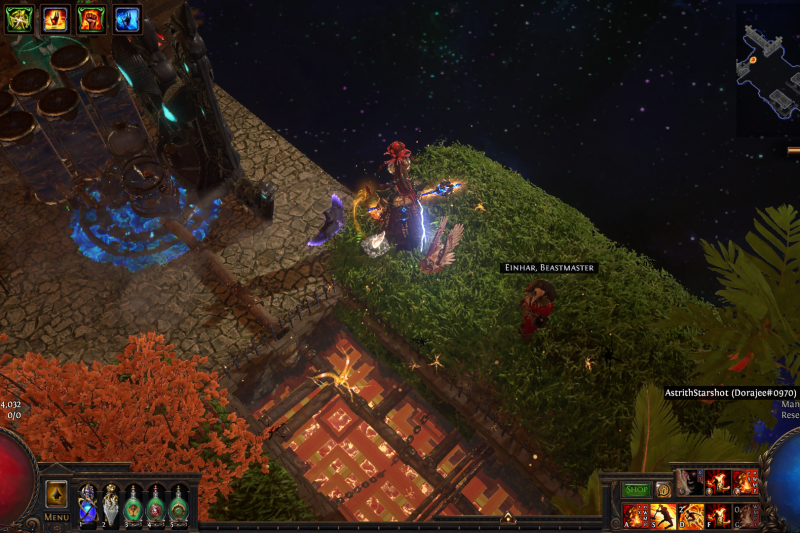Open the Menu button
This screenshot has width=800, height=533.
tap(56, 517)
